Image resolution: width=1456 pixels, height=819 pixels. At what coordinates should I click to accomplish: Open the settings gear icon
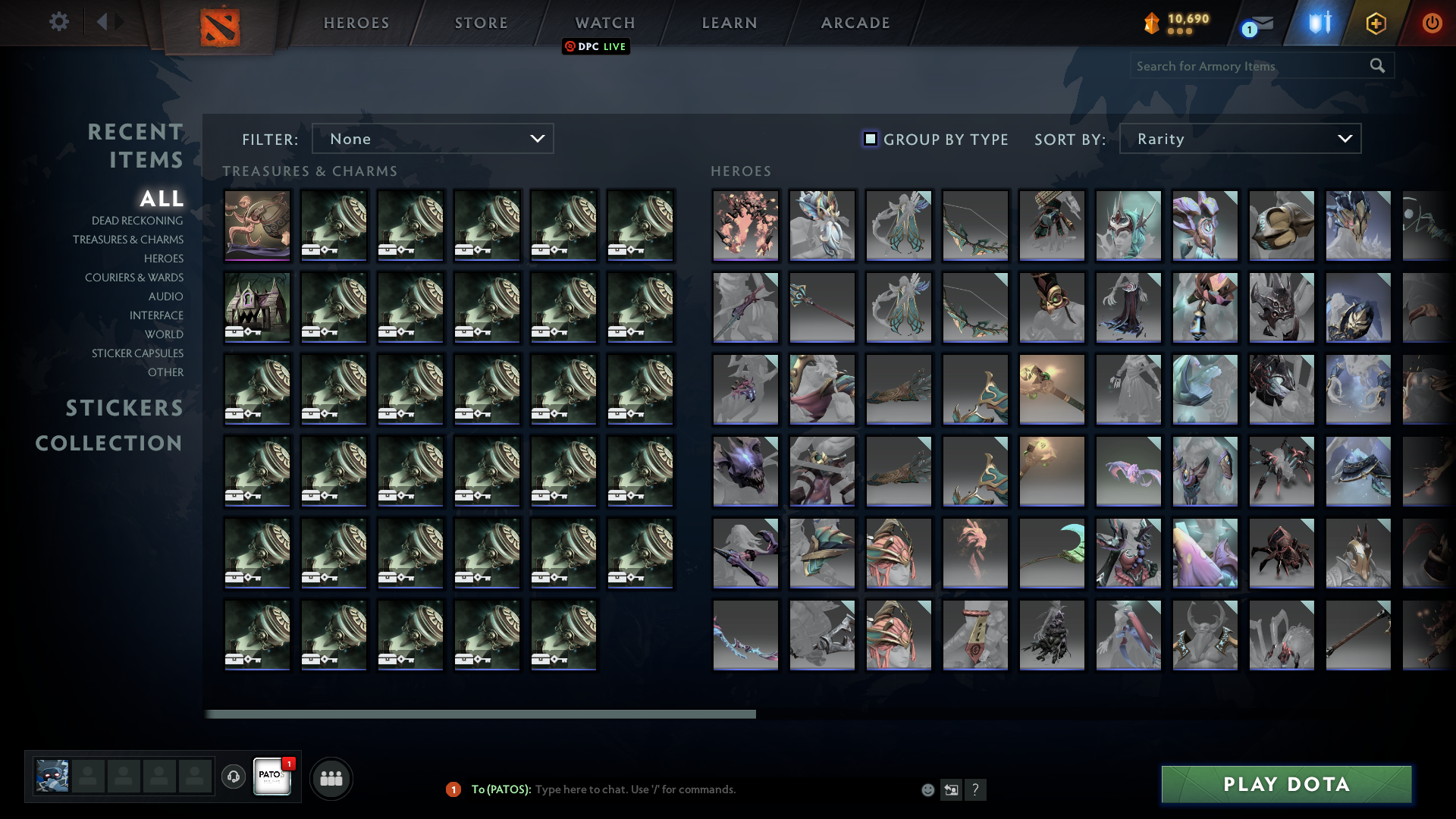click(x=59, y=22)
